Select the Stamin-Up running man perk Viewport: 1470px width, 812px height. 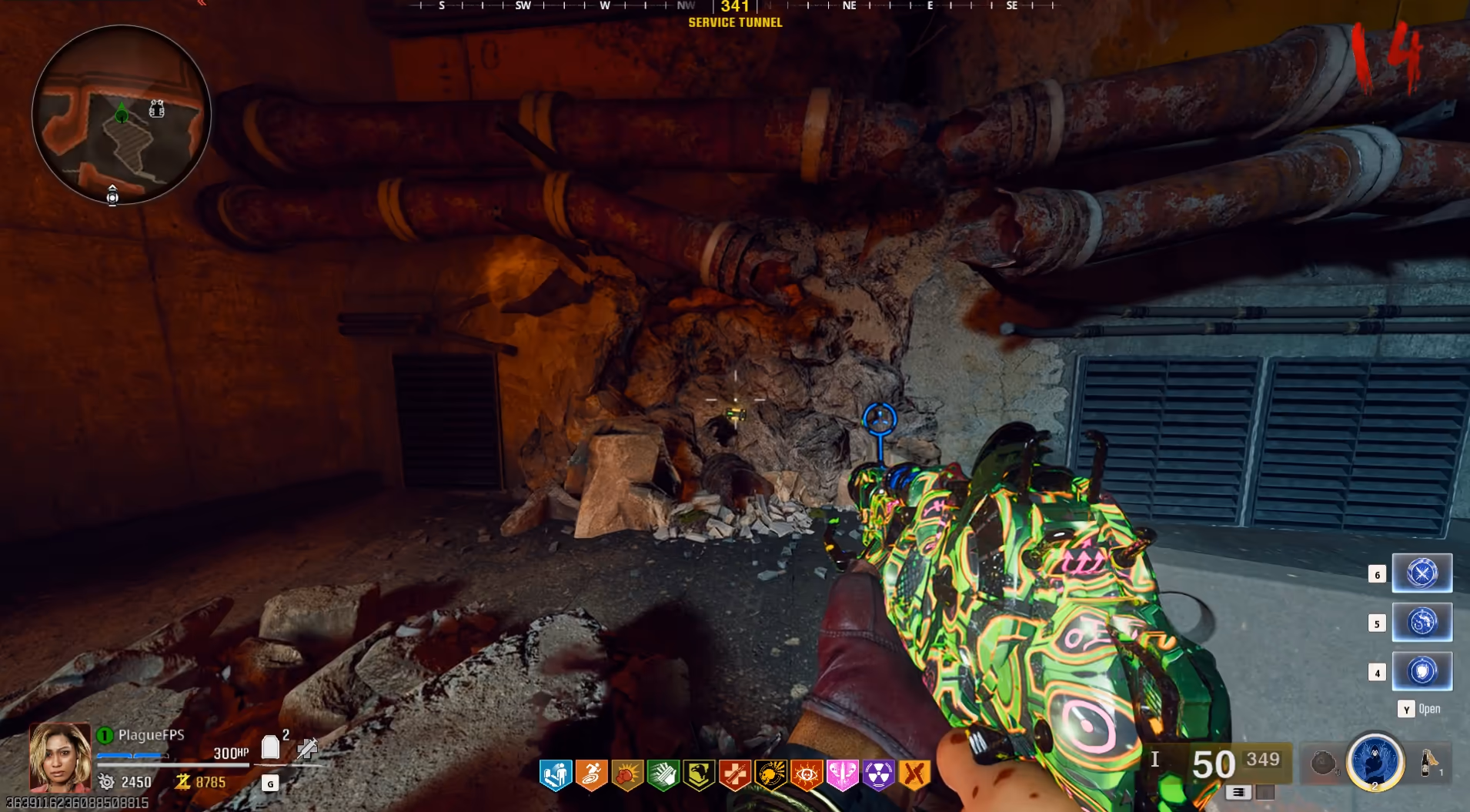click(591, 775)
